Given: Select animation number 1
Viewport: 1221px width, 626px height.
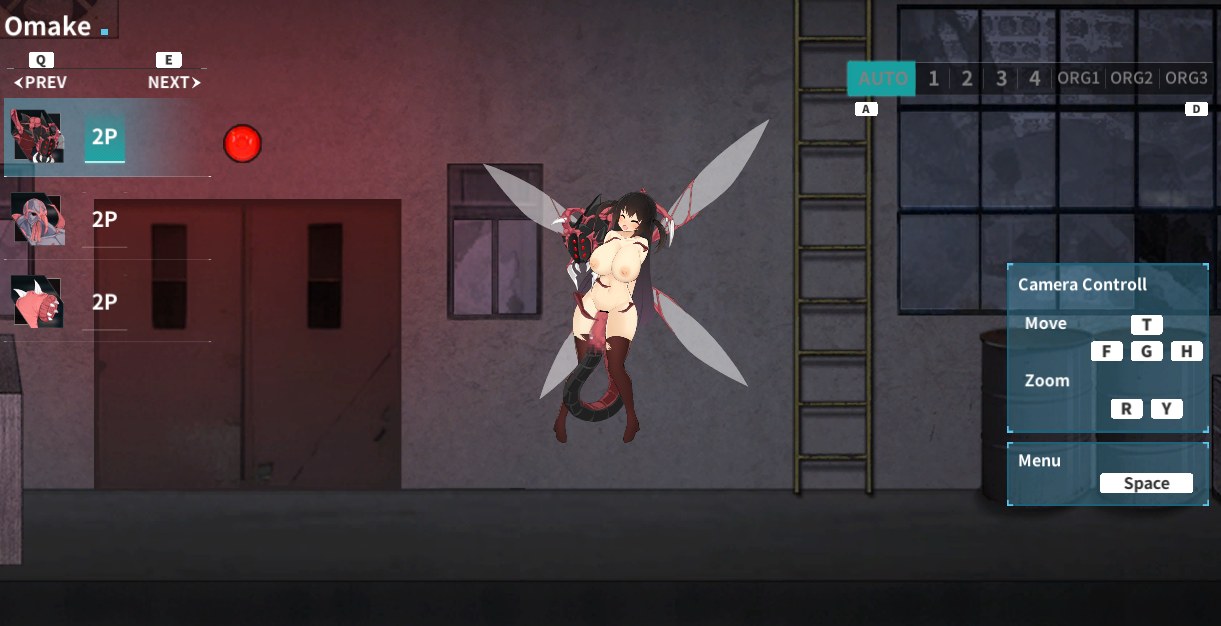Looking at the screenshot, I should (x=933, y=79).
